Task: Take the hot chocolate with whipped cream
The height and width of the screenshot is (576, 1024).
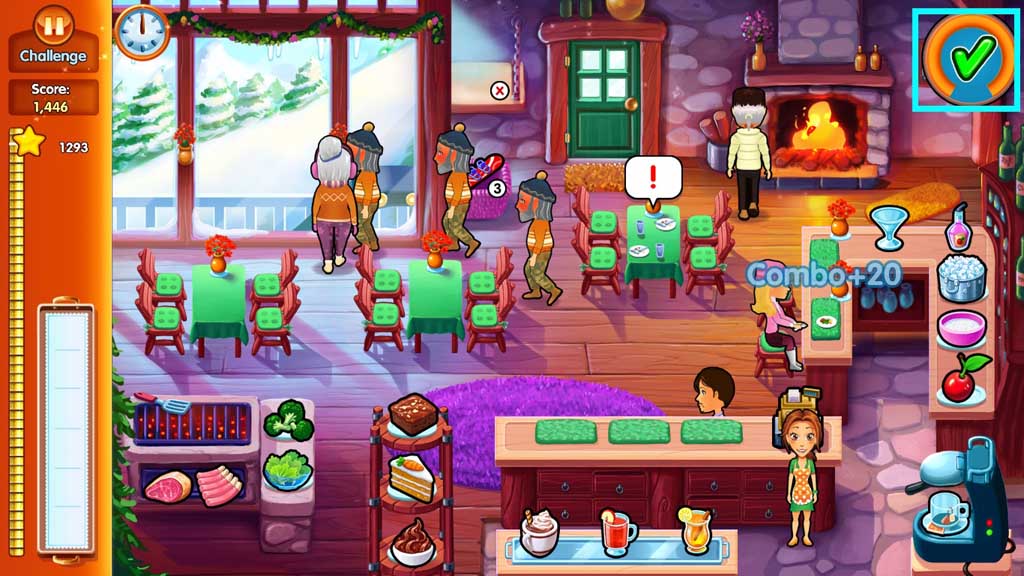Action: click(x=539, y=532)
